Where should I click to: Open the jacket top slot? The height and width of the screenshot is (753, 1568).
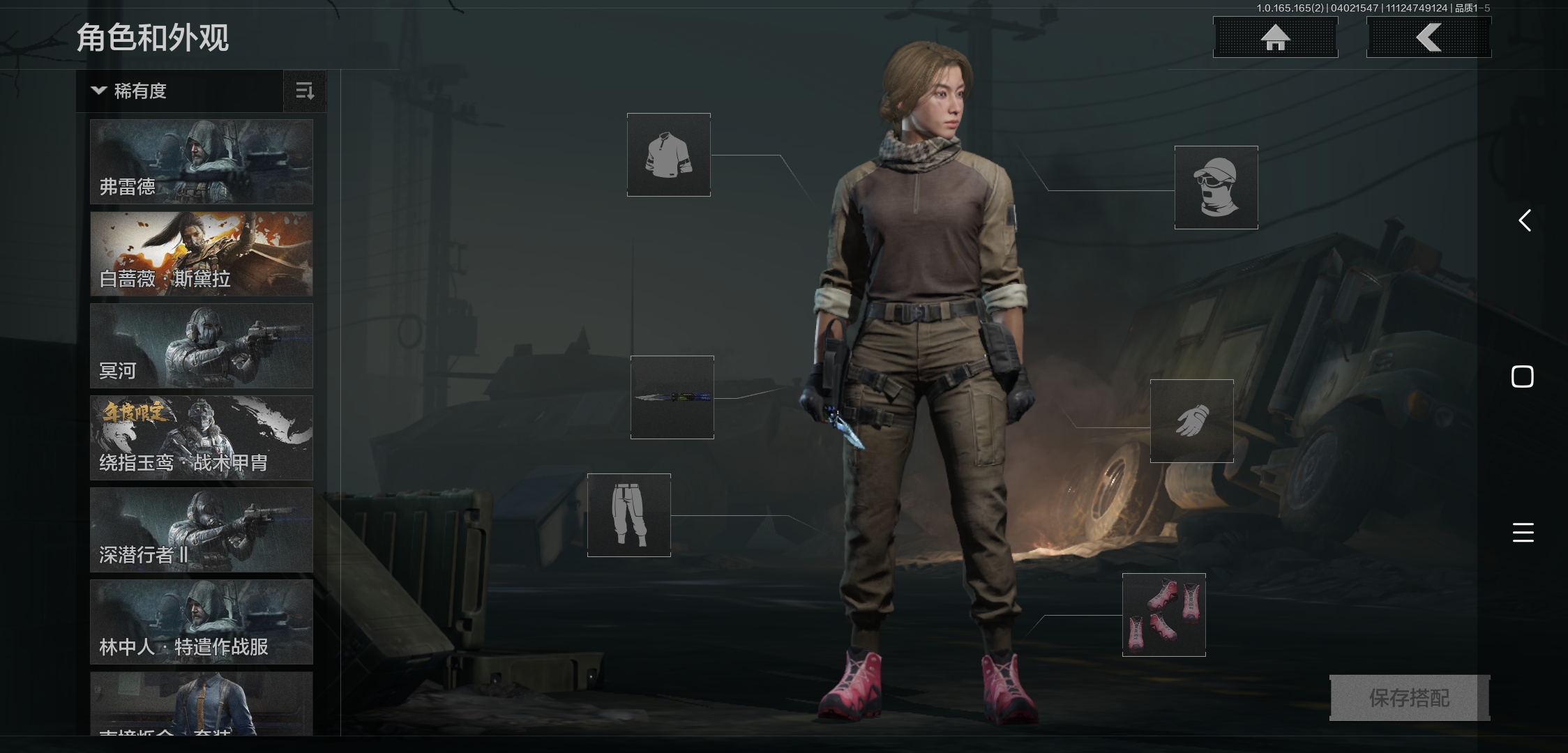click(669, 155)
